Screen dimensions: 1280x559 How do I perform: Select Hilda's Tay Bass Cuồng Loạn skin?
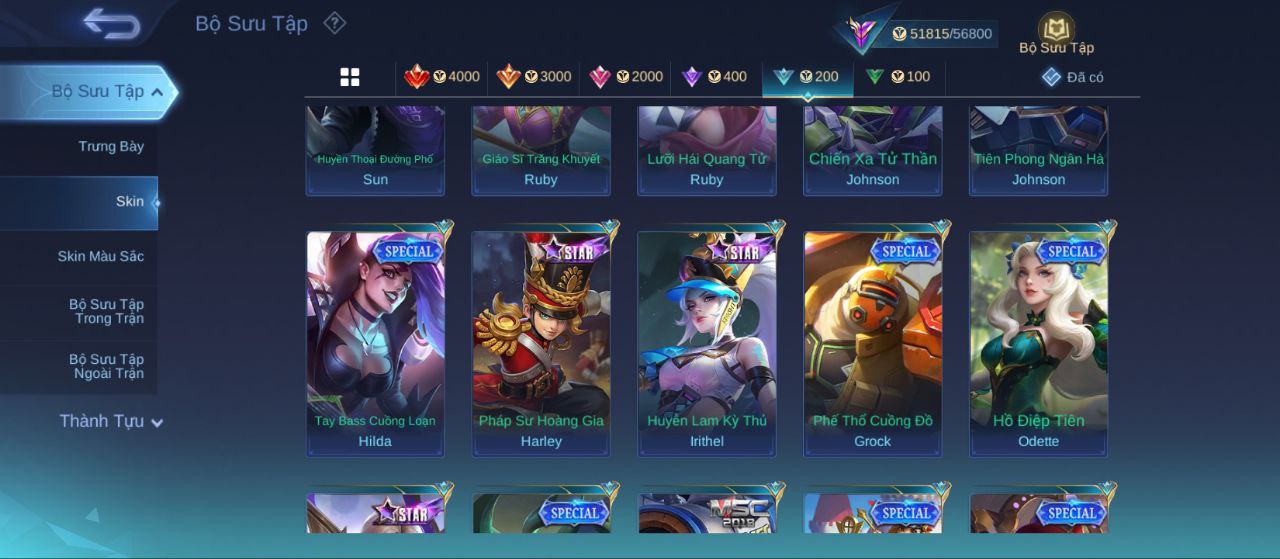pyautogui.click(x=375, y=343)
